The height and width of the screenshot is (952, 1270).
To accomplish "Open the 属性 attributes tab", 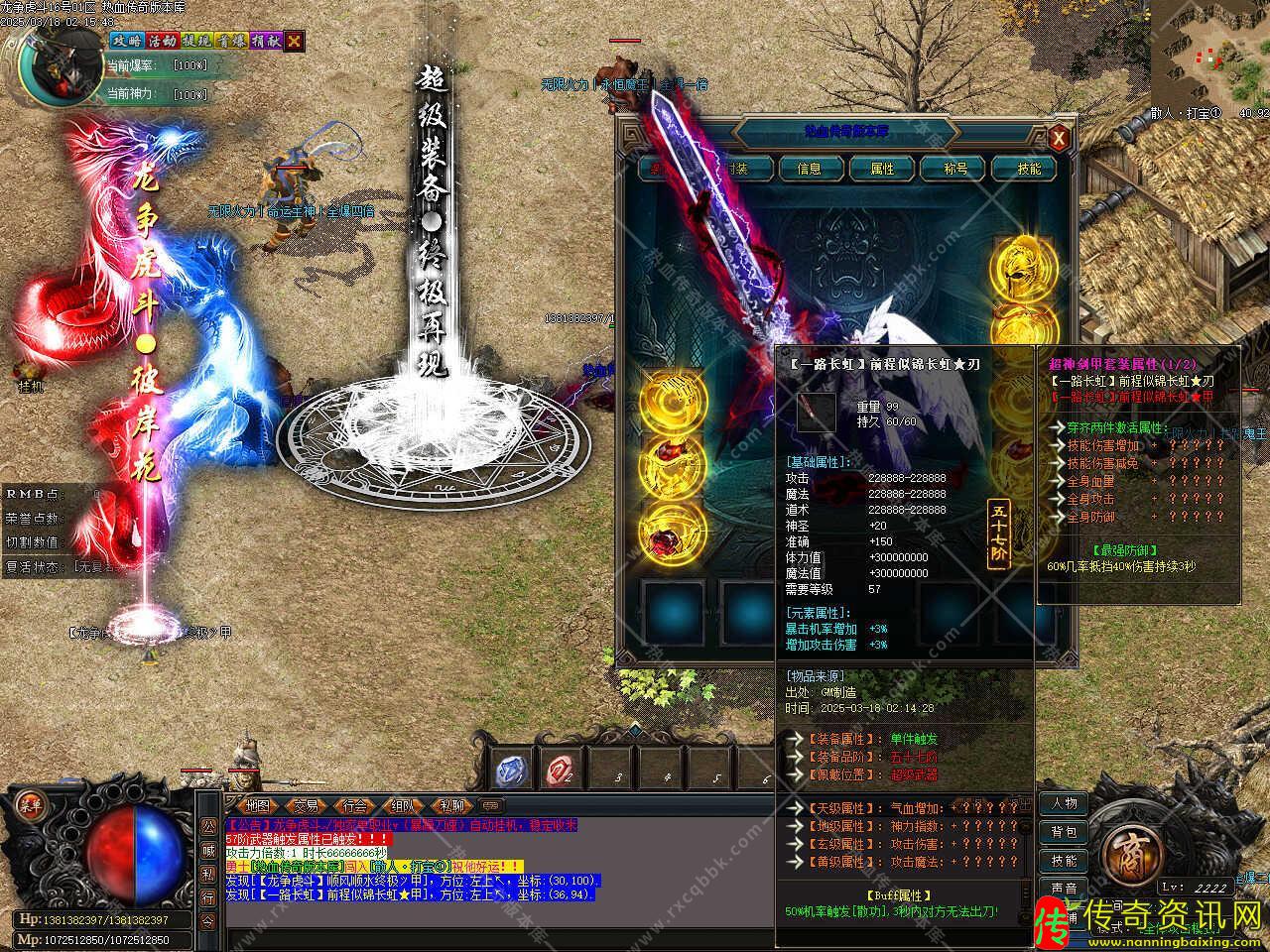I will (x=882, y=169).
